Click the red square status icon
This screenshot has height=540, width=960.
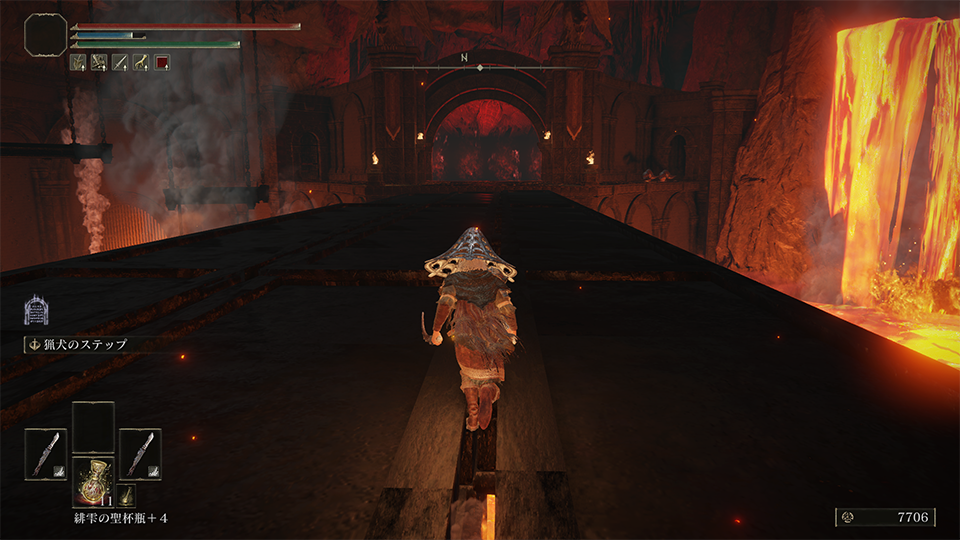(162, 62)
